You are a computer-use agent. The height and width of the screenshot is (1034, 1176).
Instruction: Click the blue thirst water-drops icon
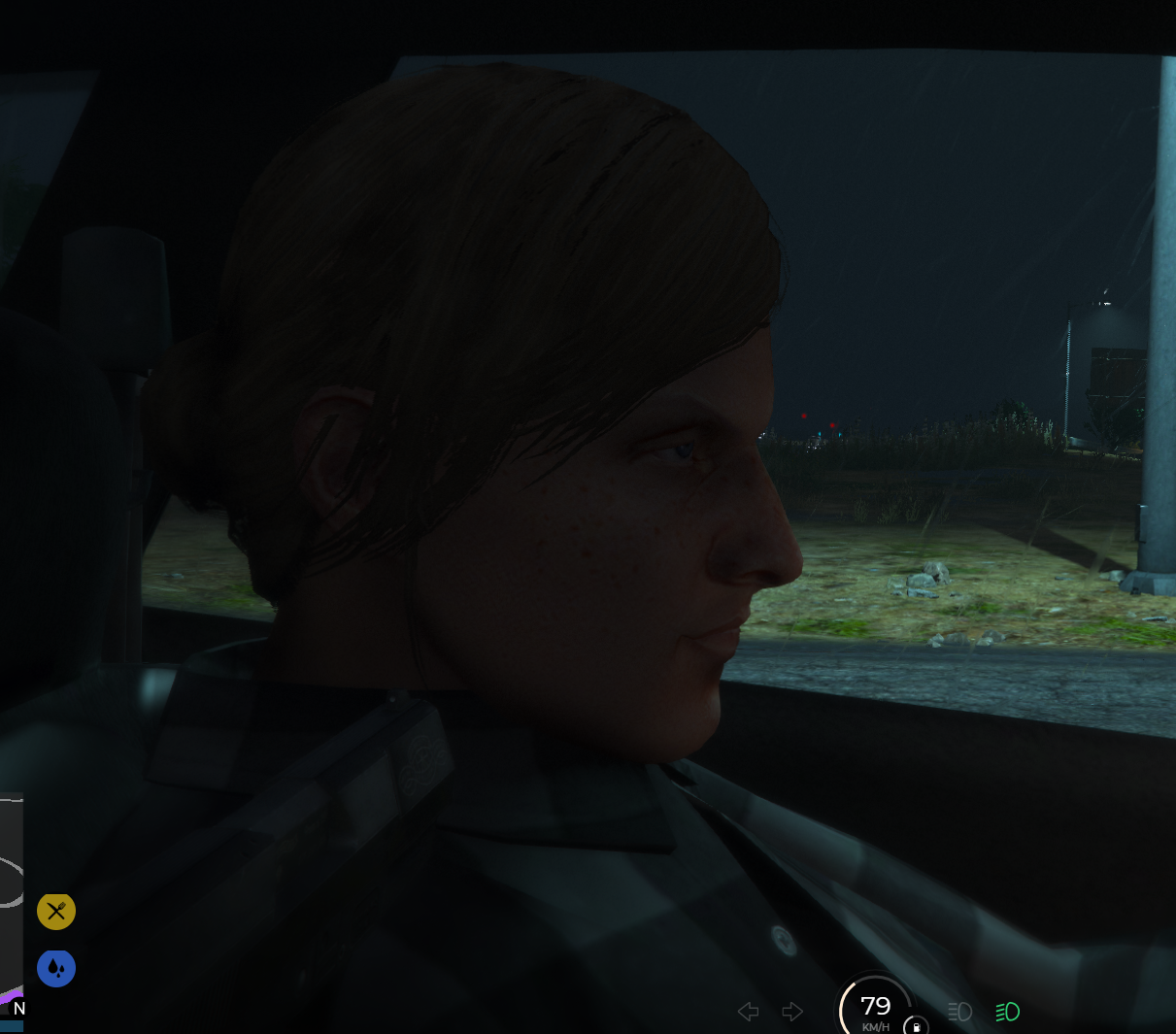[56, 968]
